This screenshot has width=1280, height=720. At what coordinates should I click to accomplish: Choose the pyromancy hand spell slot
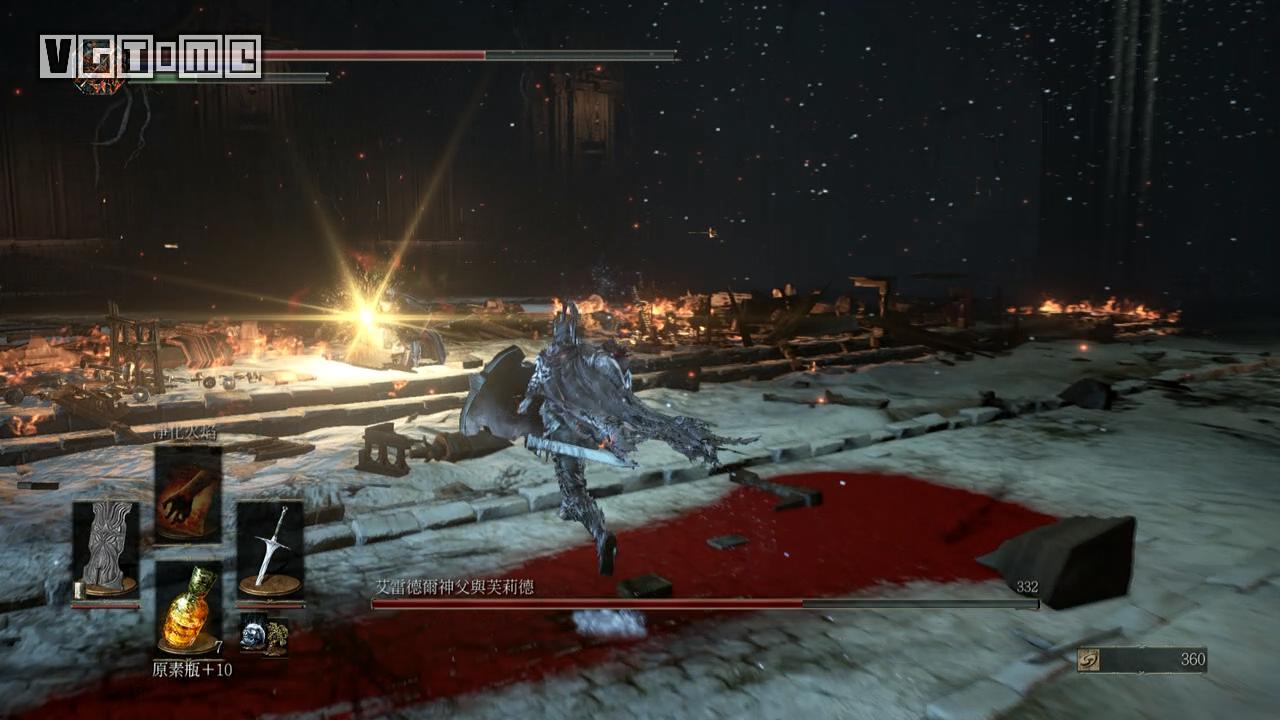click(x=188, y=495)
